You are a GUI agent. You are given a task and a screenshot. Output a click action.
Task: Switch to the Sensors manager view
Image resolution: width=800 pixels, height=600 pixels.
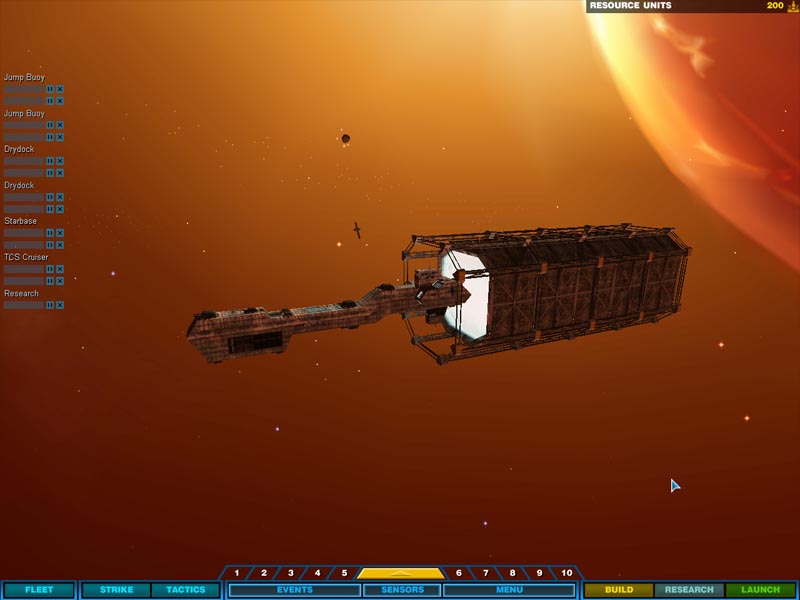[400, 590]
